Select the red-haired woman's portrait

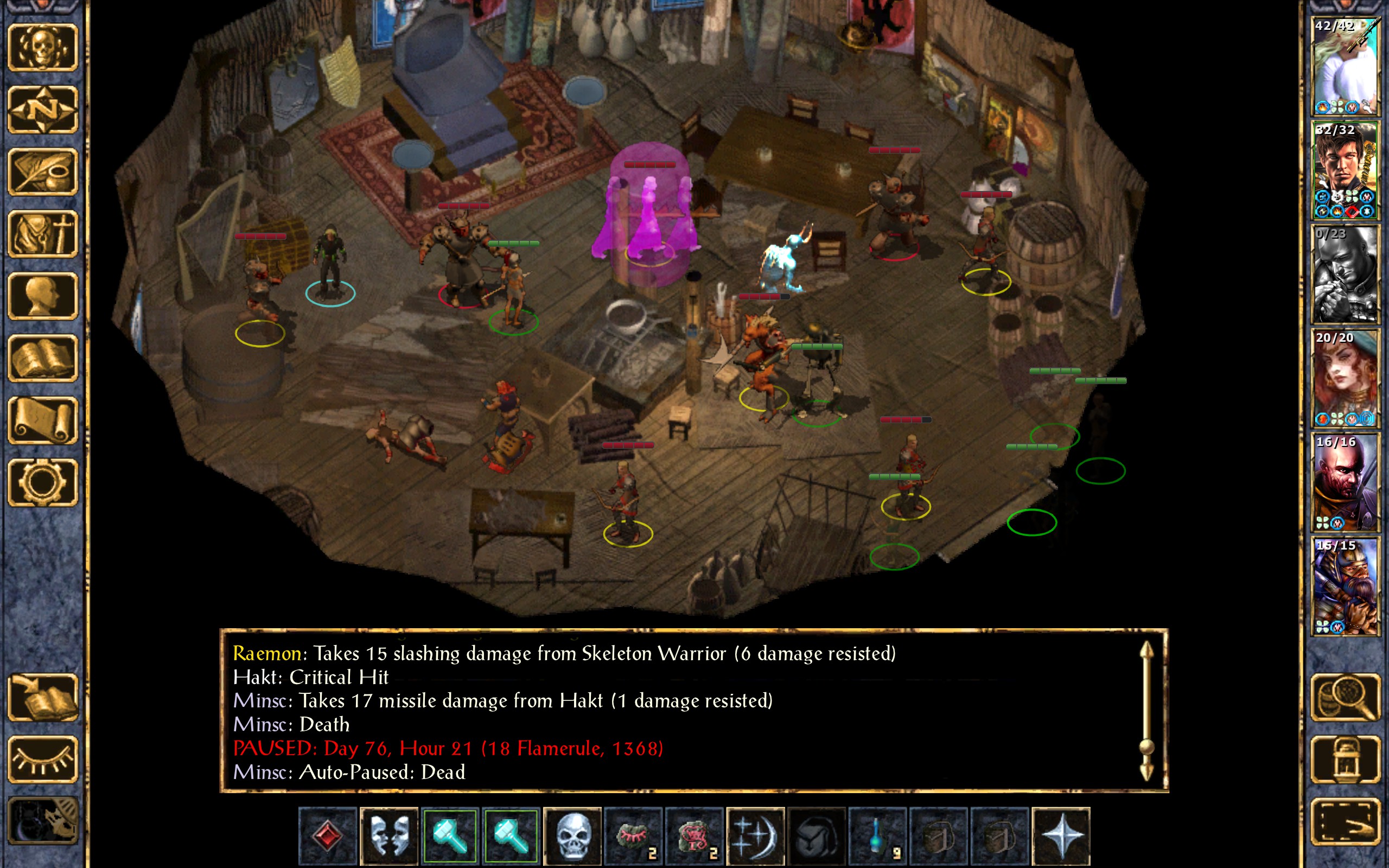click(1344, 379)
